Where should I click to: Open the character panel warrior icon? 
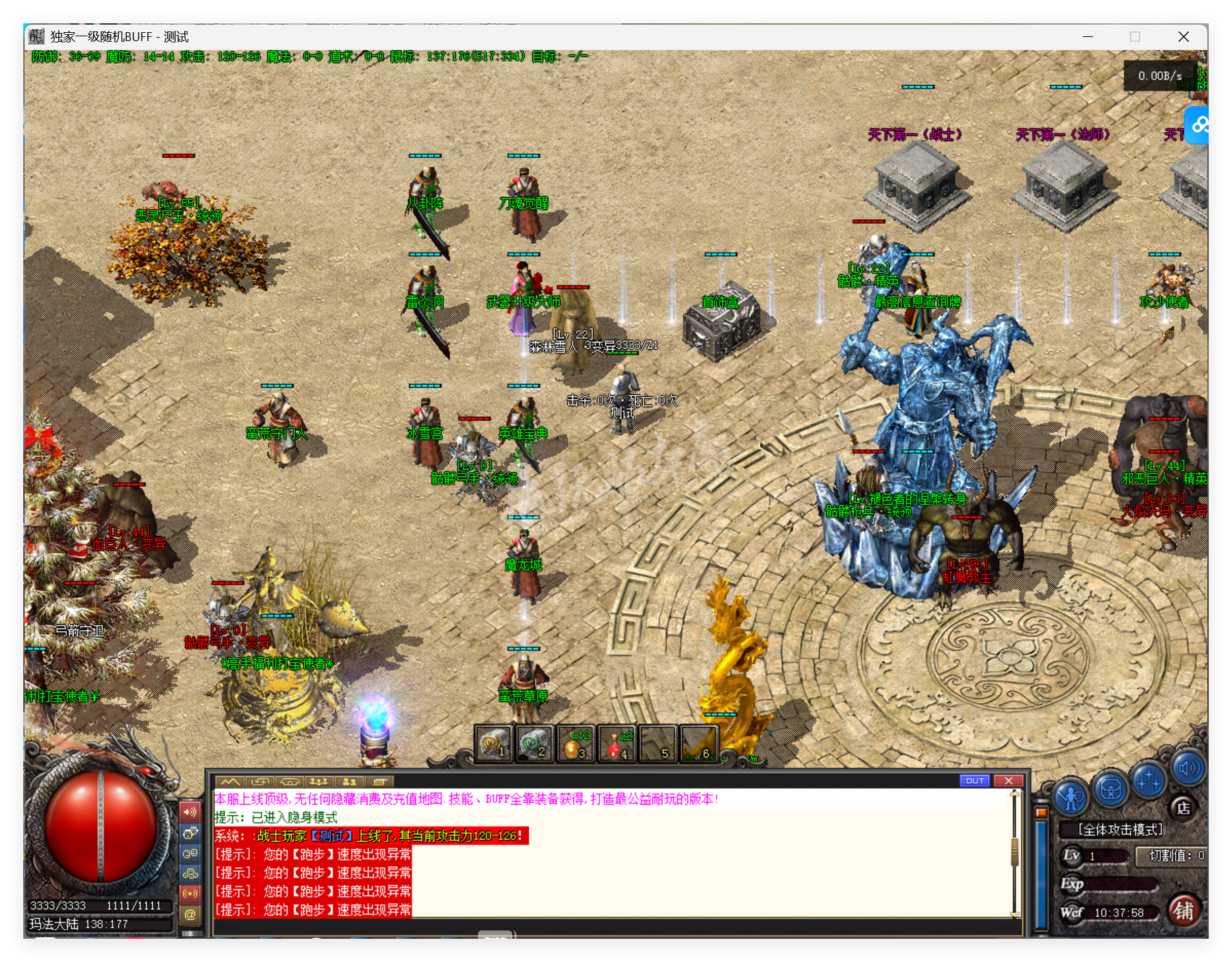point(1071,796)
